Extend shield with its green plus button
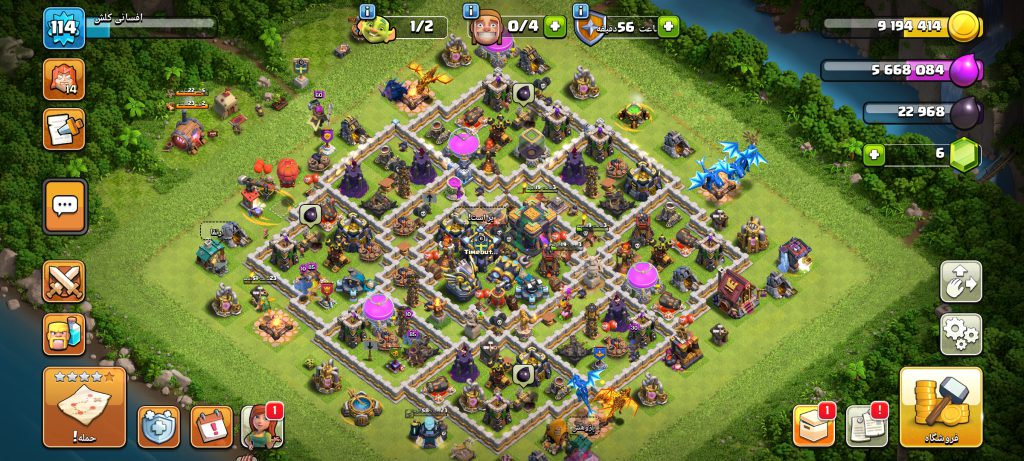 (x=668, y=27)
